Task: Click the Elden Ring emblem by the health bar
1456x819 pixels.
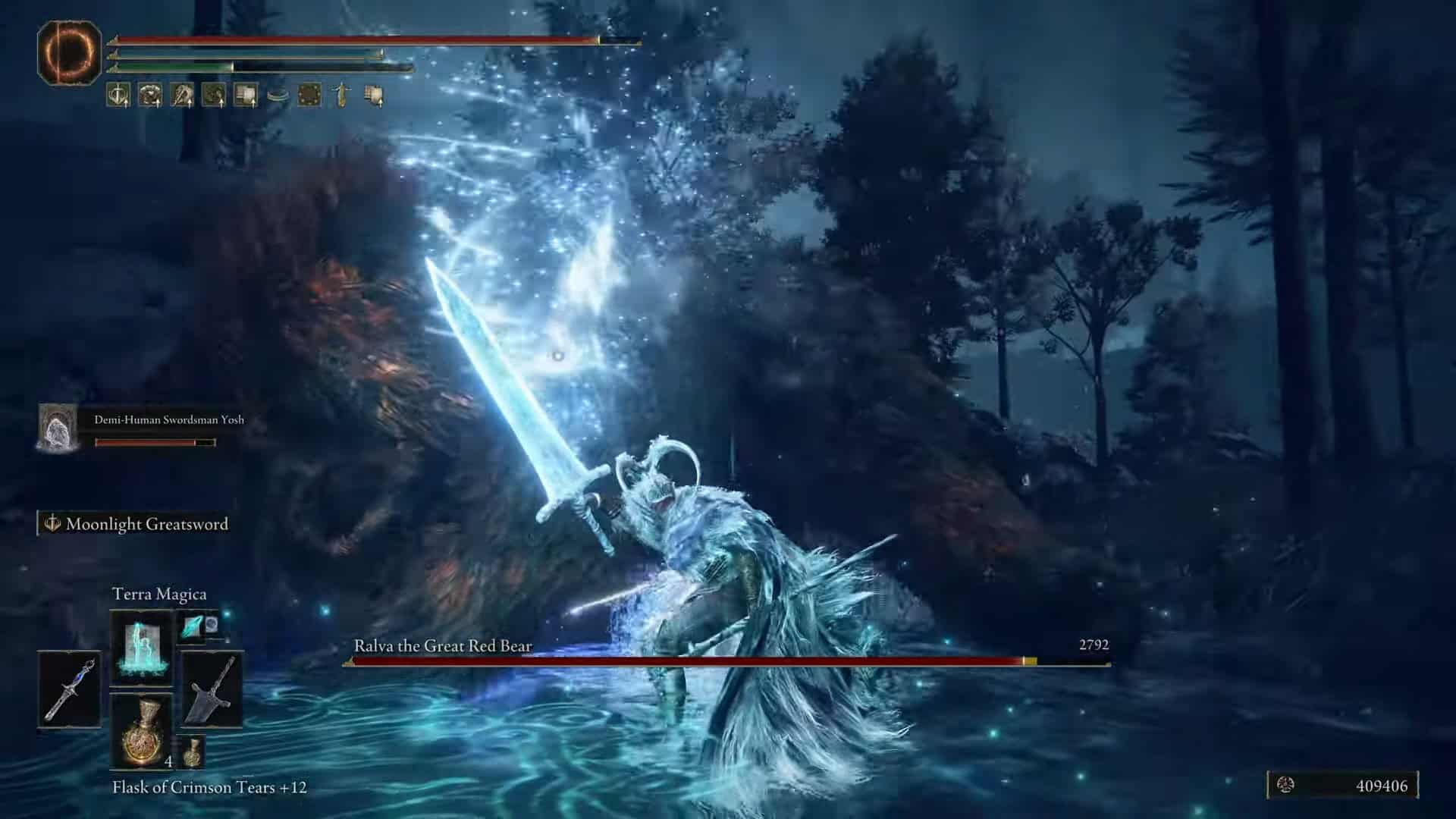Action: point(69,52)
